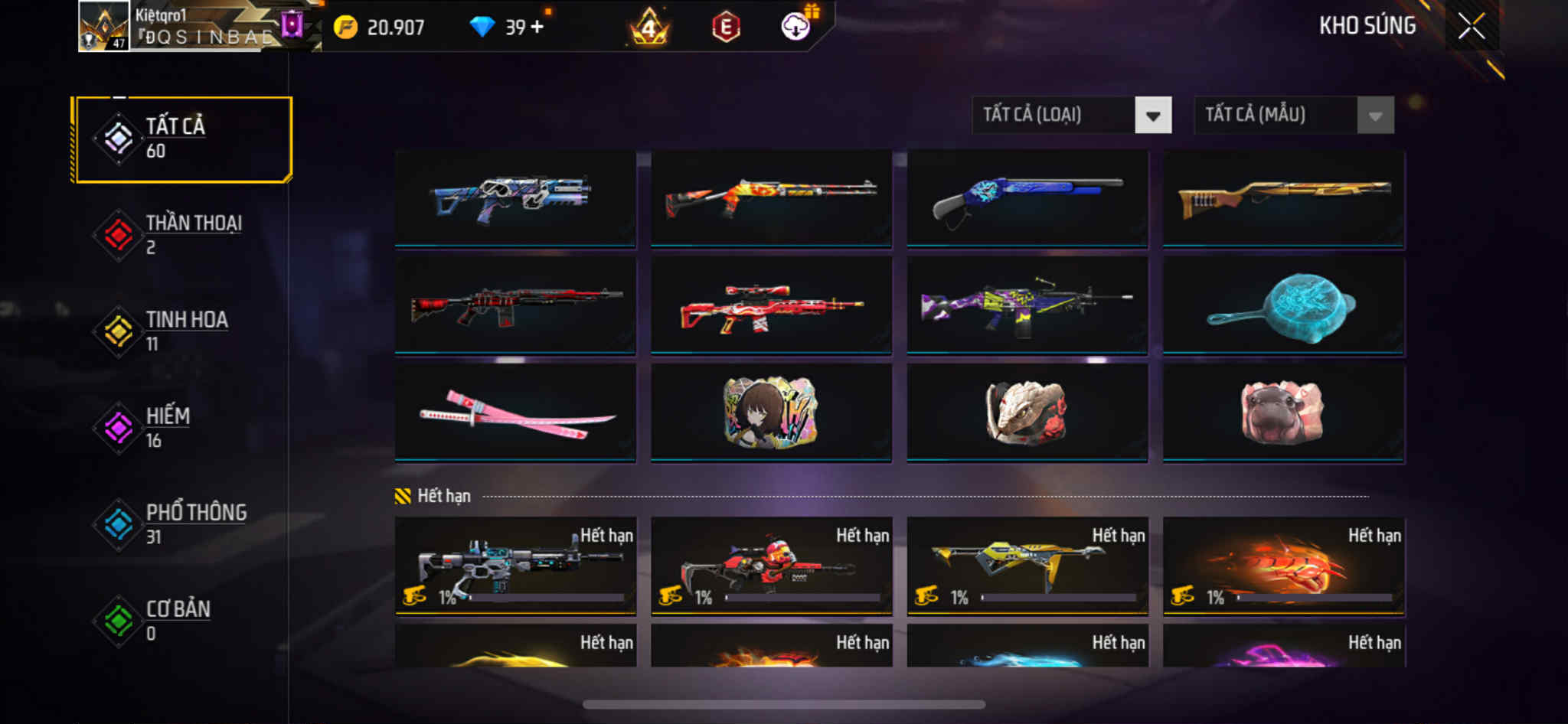Select the snake head gloo wall skin
Image resolution: width=1568 pixels, height=724 pixels.
click(x=1027, y=413)
